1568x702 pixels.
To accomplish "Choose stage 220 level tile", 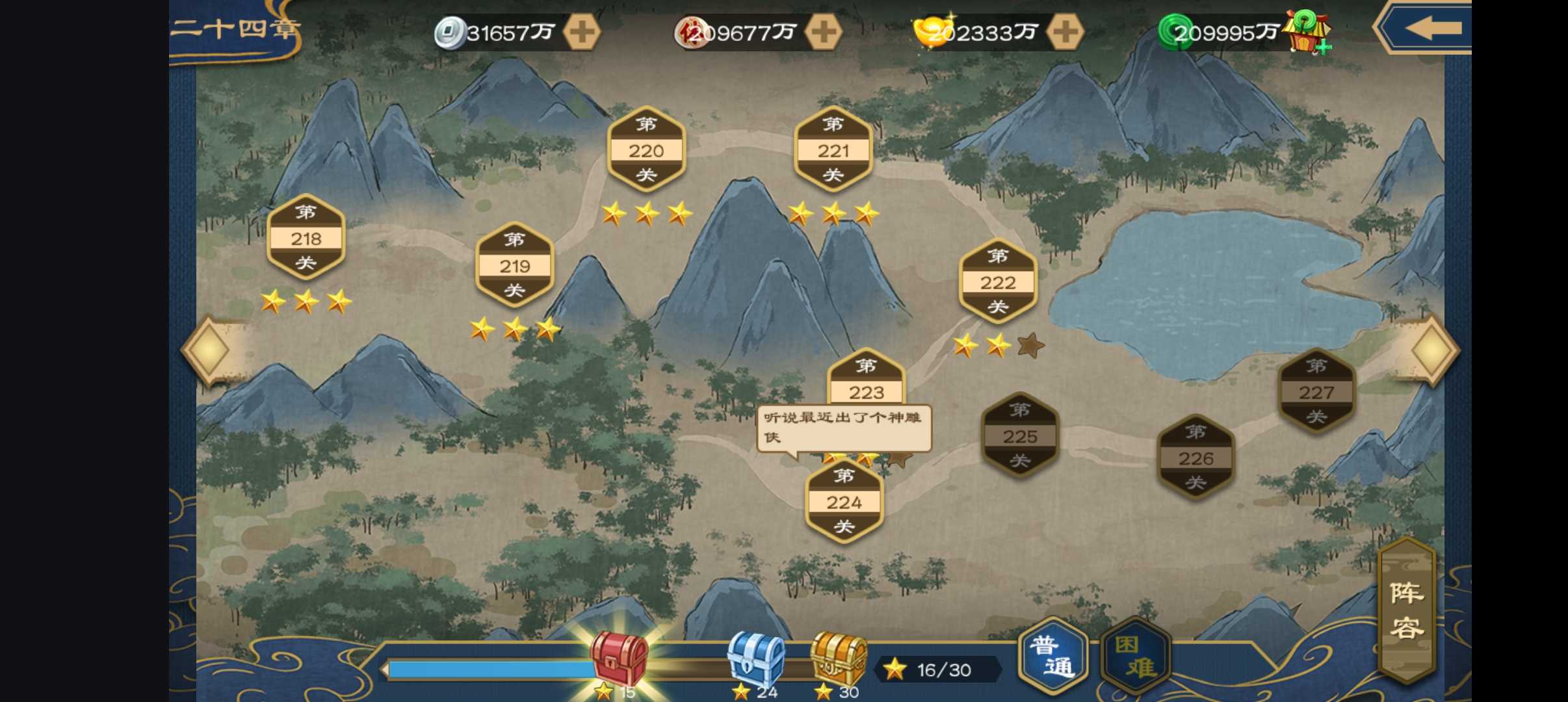I will click(x=646, y=150).
